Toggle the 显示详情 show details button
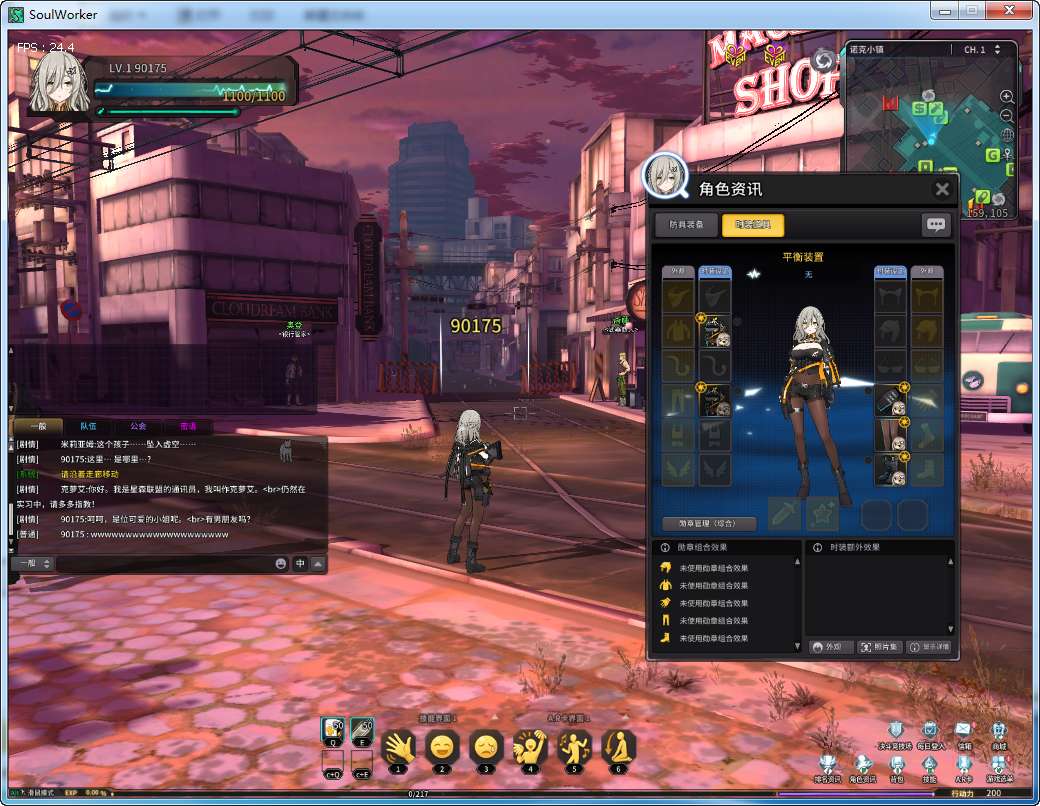The width and height of the screenshot is (1040, 806). [x=929, y=647]
